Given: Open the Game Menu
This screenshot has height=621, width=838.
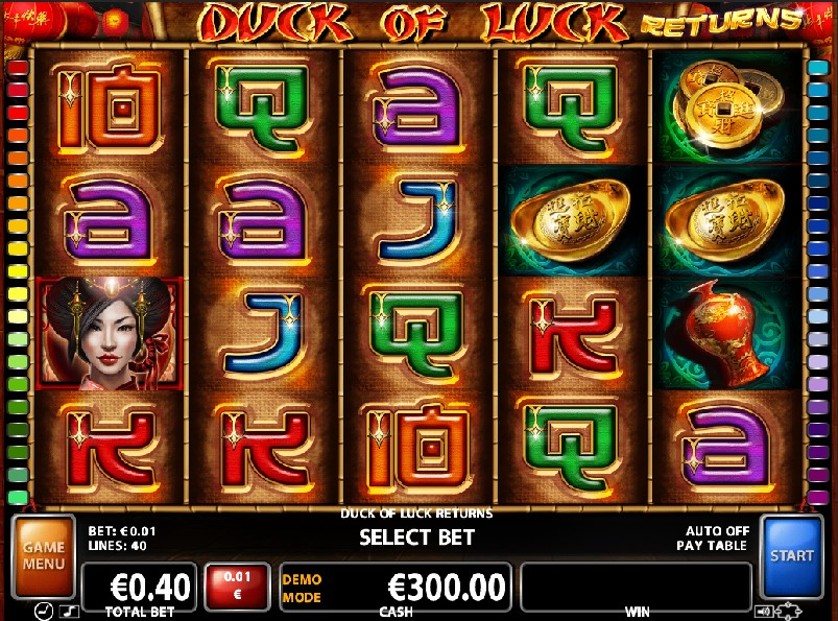Looking at the screenshot, I should click(x=43, y=556).
